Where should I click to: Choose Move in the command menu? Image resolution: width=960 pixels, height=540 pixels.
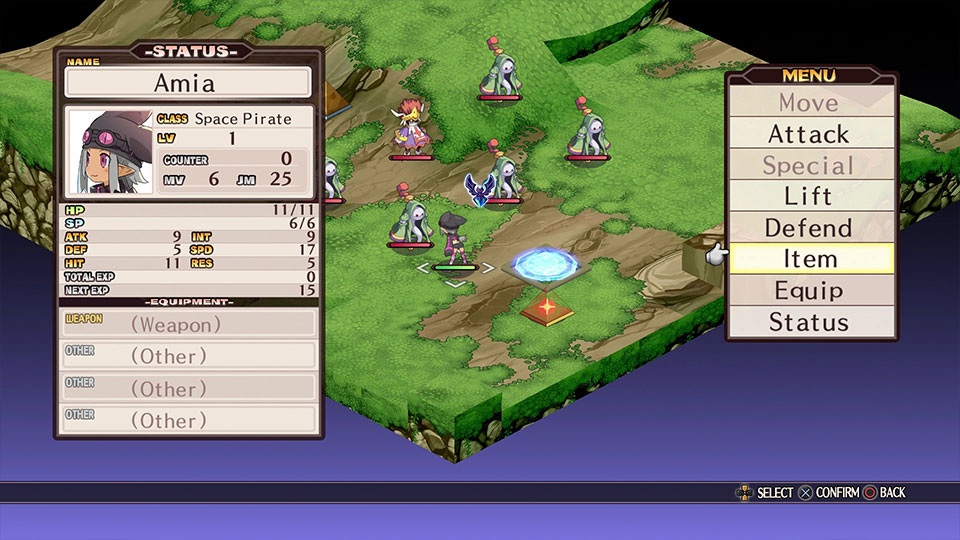click(x=809, y=102)
